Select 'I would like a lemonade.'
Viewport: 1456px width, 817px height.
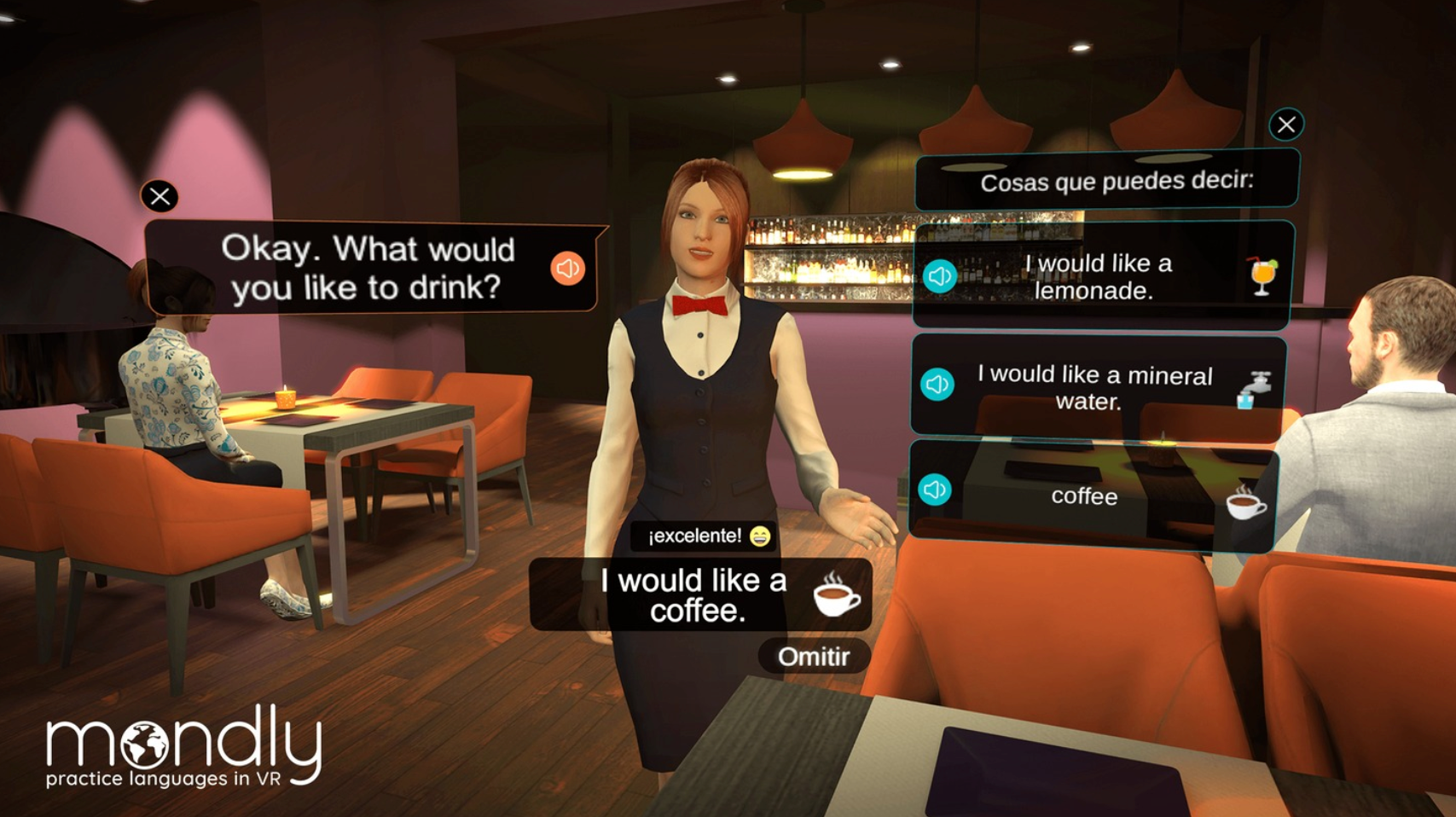click(x=1100, y=276)
